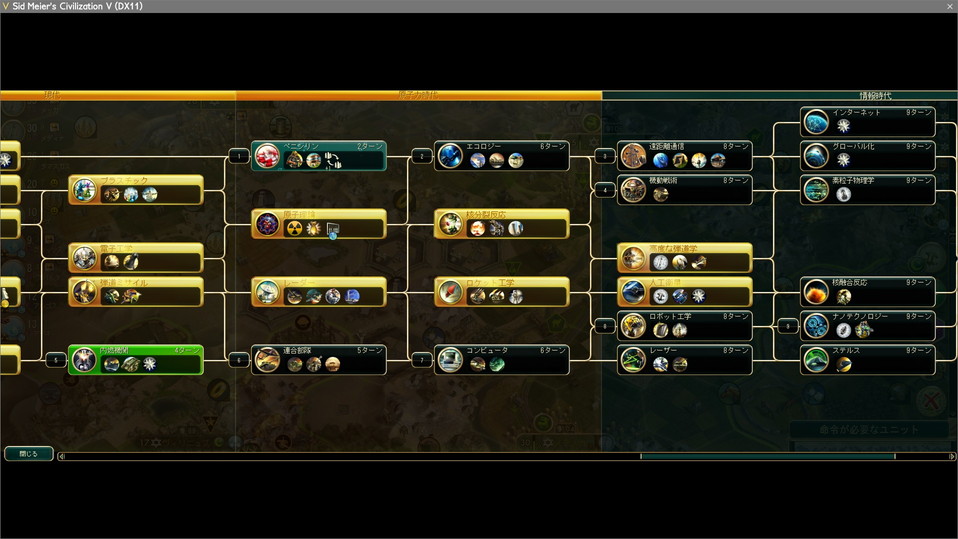Pick the コンピュータ (Computers) technology
Image resolution: width=958 pixels, height=539 pixels.
pos(502,359)
